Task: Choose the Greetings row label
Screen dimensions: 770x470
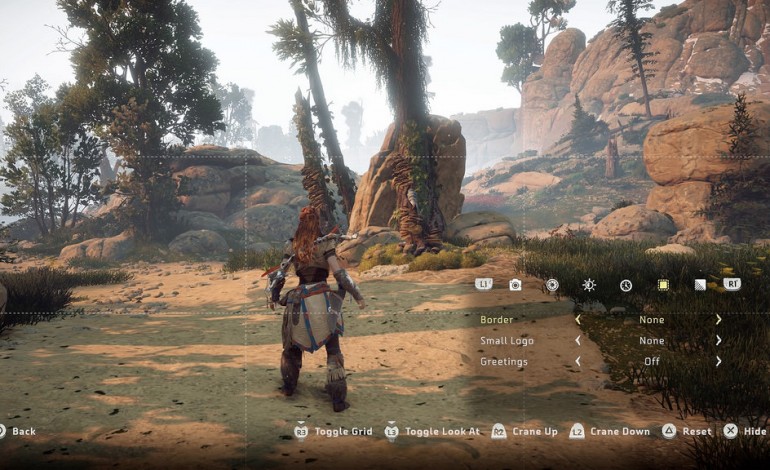Action: 504,362
